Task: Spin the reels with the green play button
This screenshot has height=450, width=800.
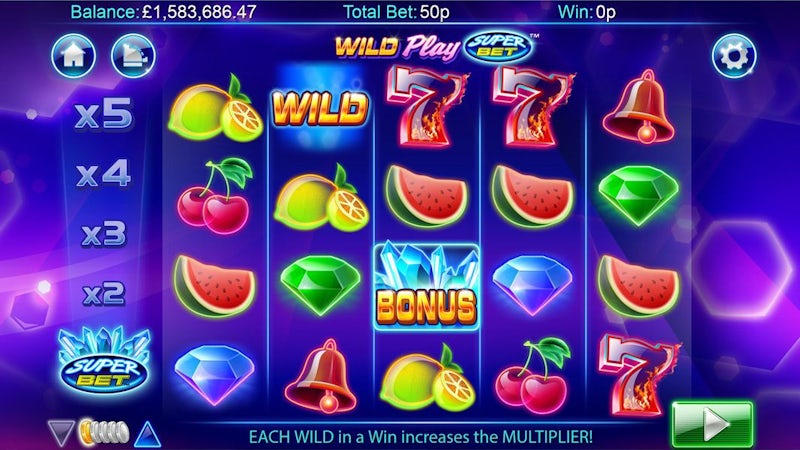Action: [712, 424]
